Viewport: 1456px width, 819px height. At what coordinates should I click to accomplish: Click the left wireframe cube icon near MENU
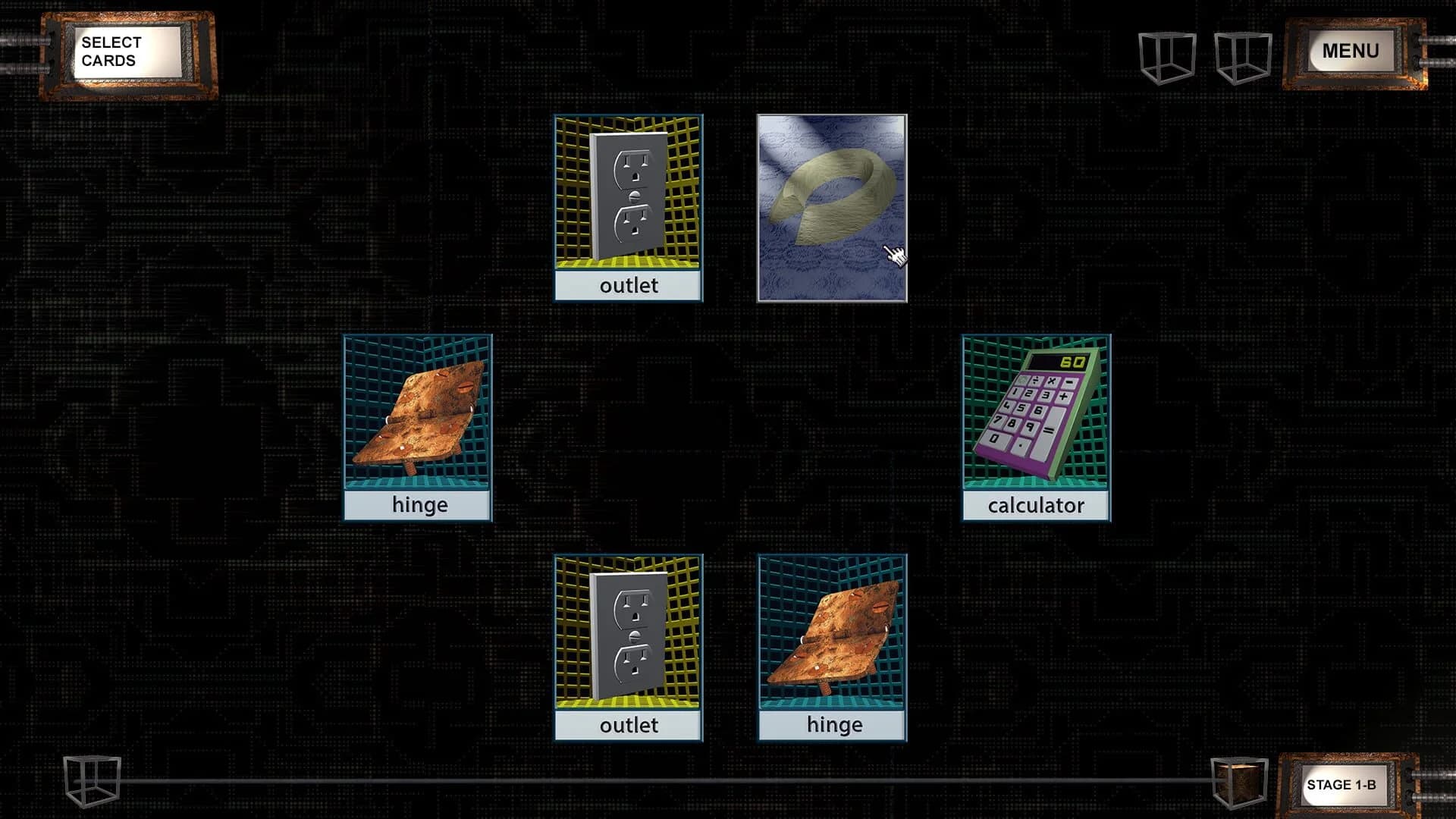tap(1168, 55)
